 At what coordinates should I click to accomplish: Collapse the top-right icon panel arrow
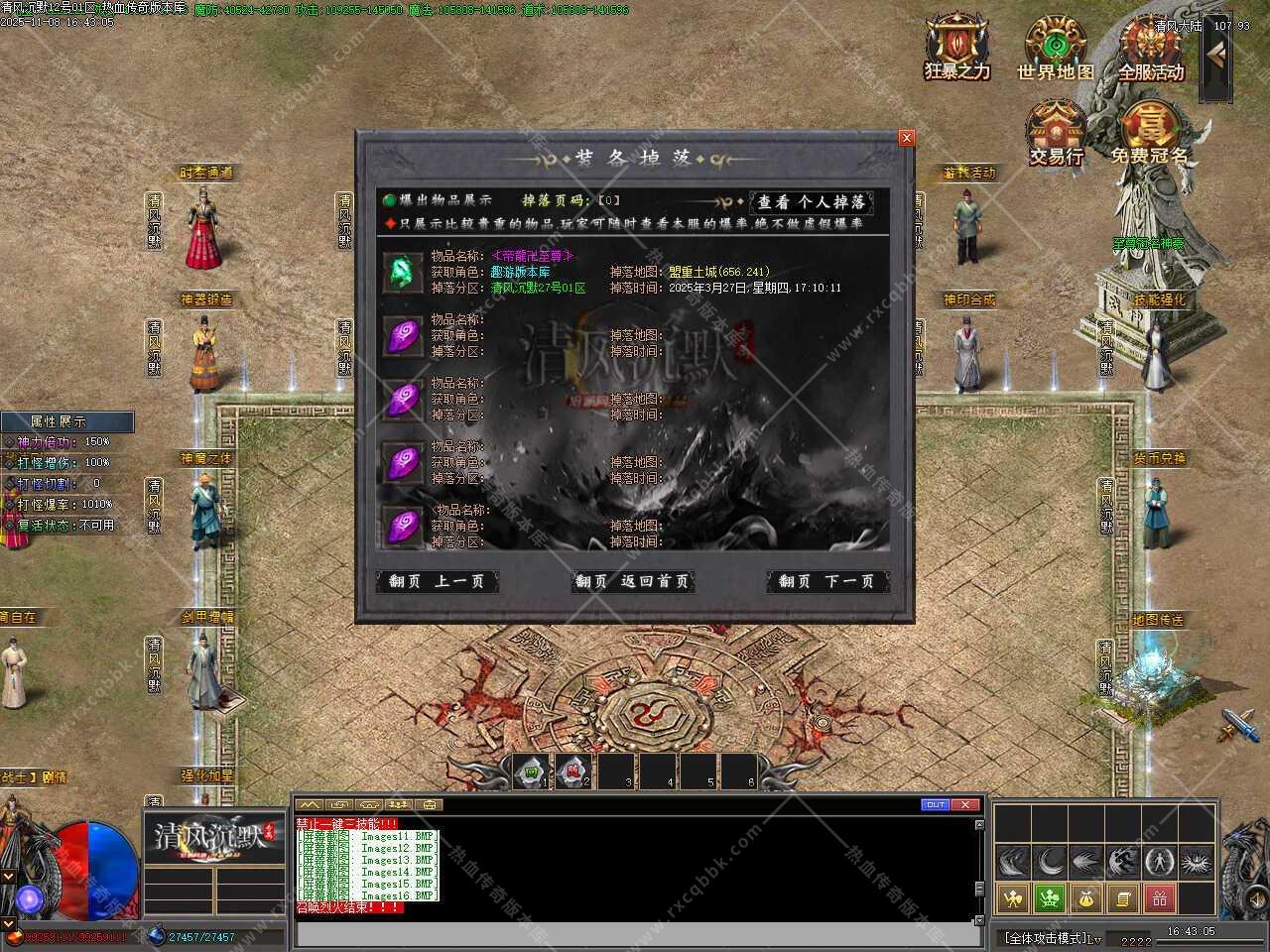click(1214, 58)
